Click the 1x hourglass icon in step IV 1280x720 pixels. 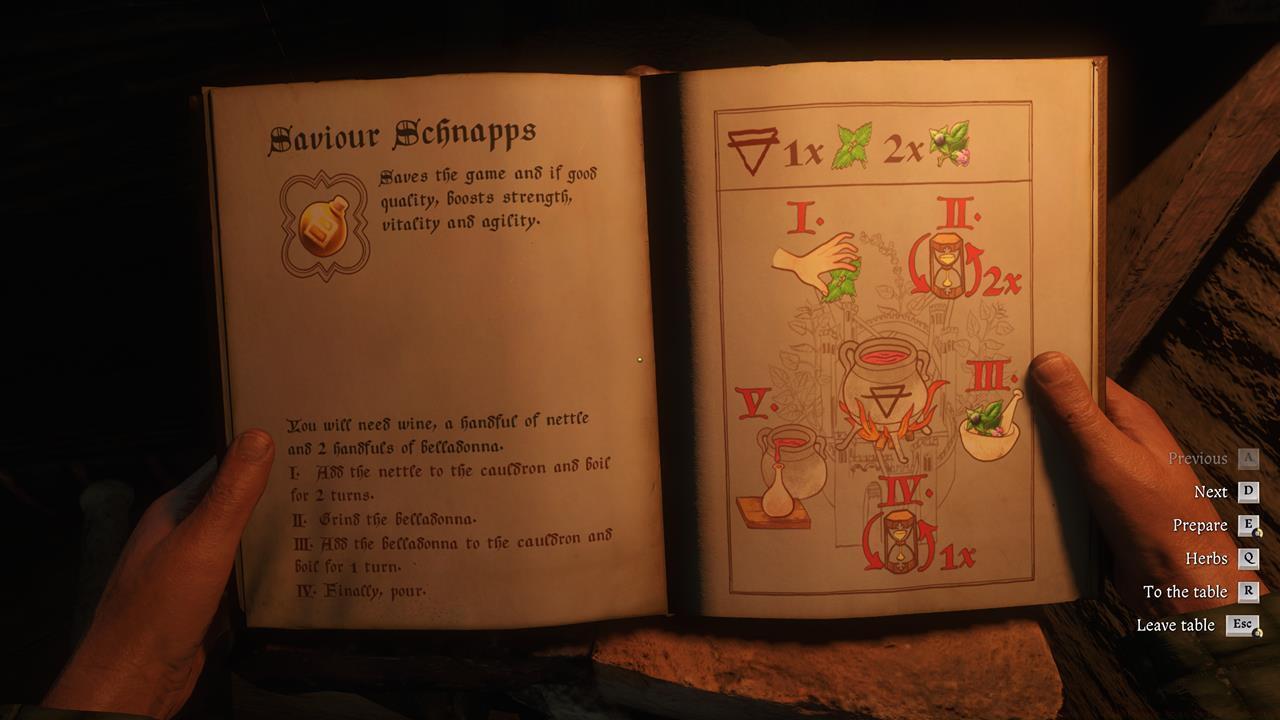coord(900,540)
